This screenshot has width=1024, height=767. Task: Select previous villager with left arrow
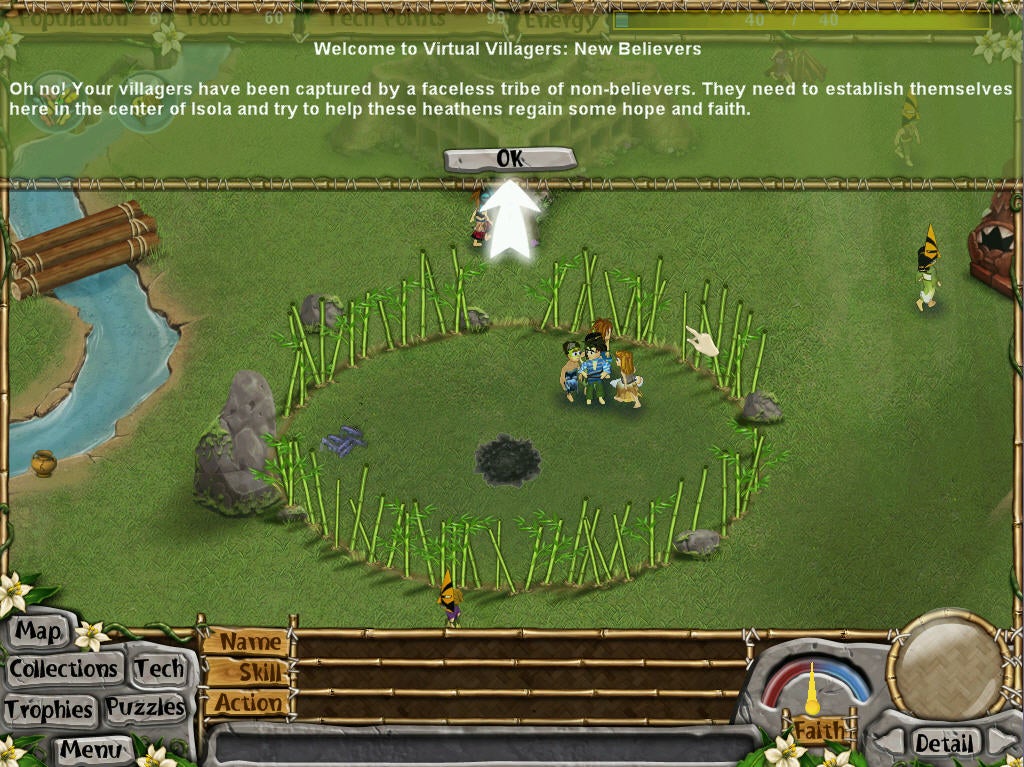tap(887, 743)
